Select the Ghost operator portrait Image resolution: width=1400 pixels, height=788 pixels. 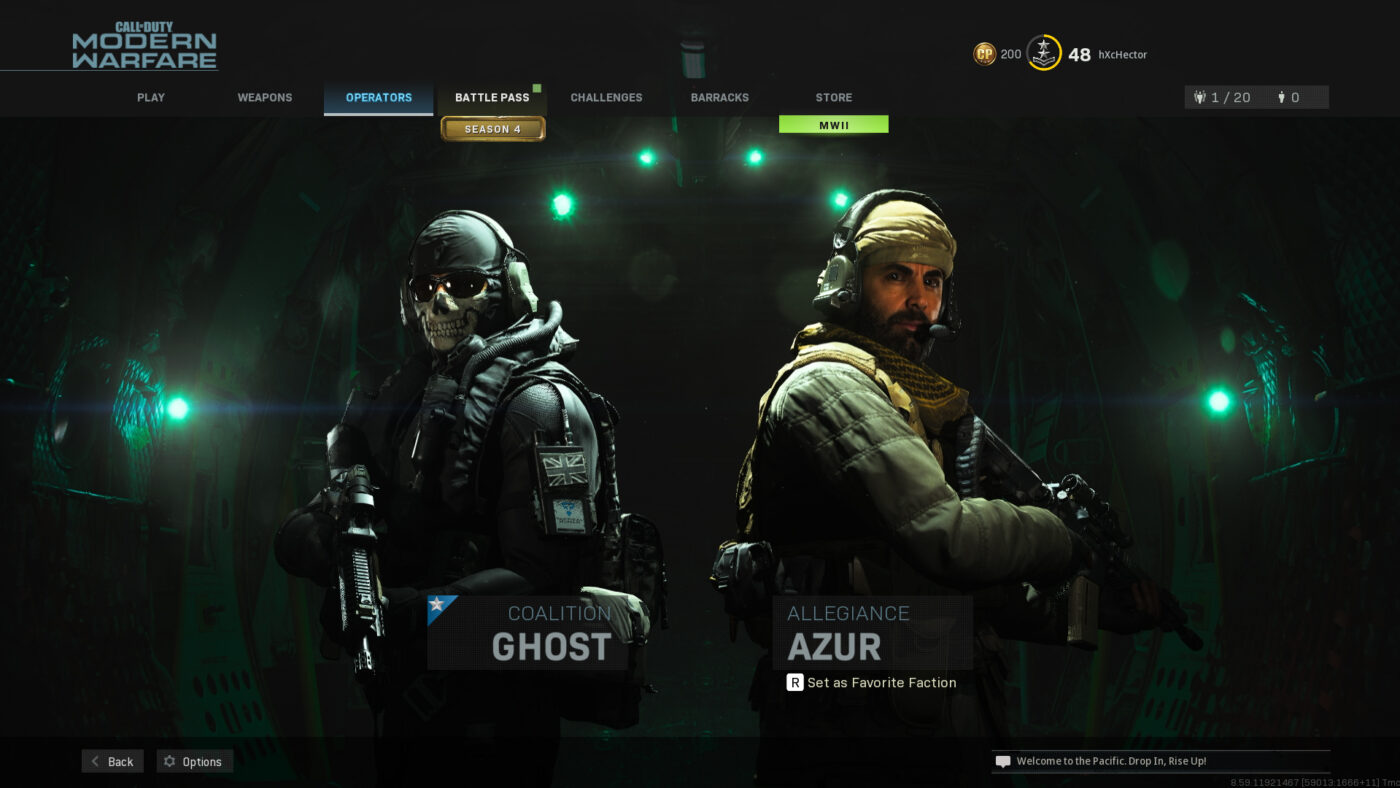click(x=480, y=400)
